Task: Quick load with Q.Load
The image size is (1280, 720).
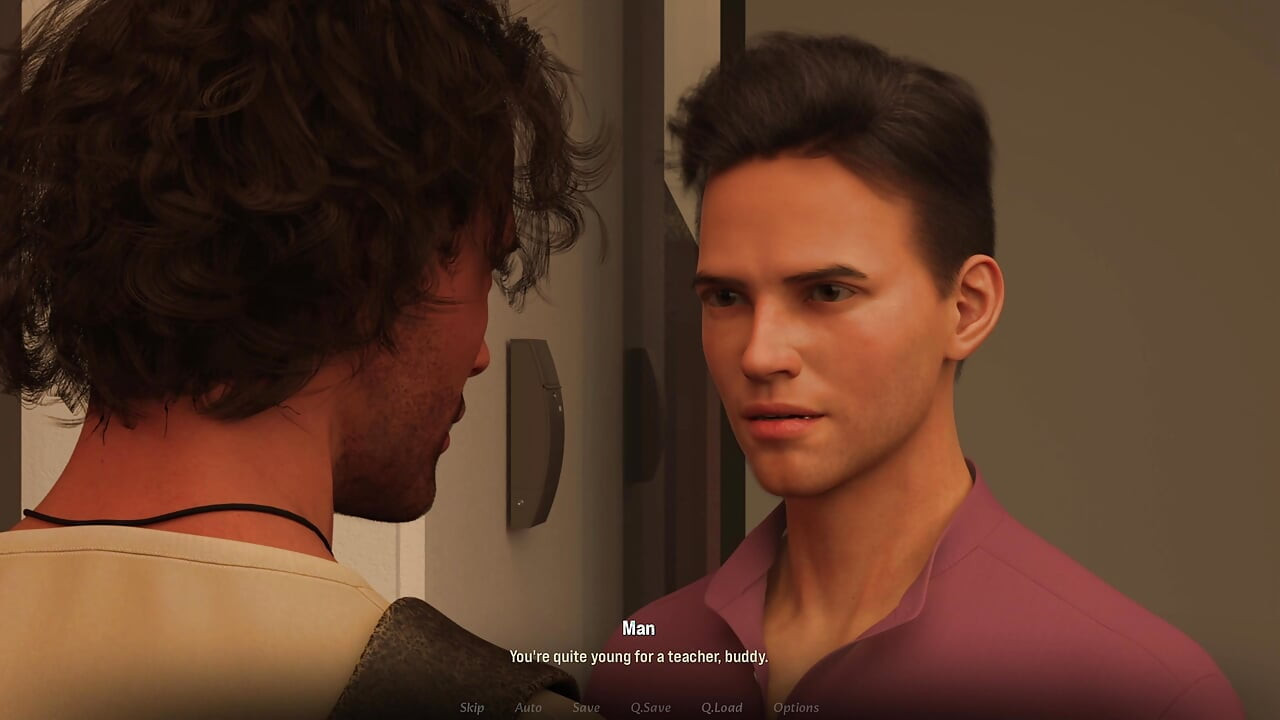Action: (x=721, y=708)
